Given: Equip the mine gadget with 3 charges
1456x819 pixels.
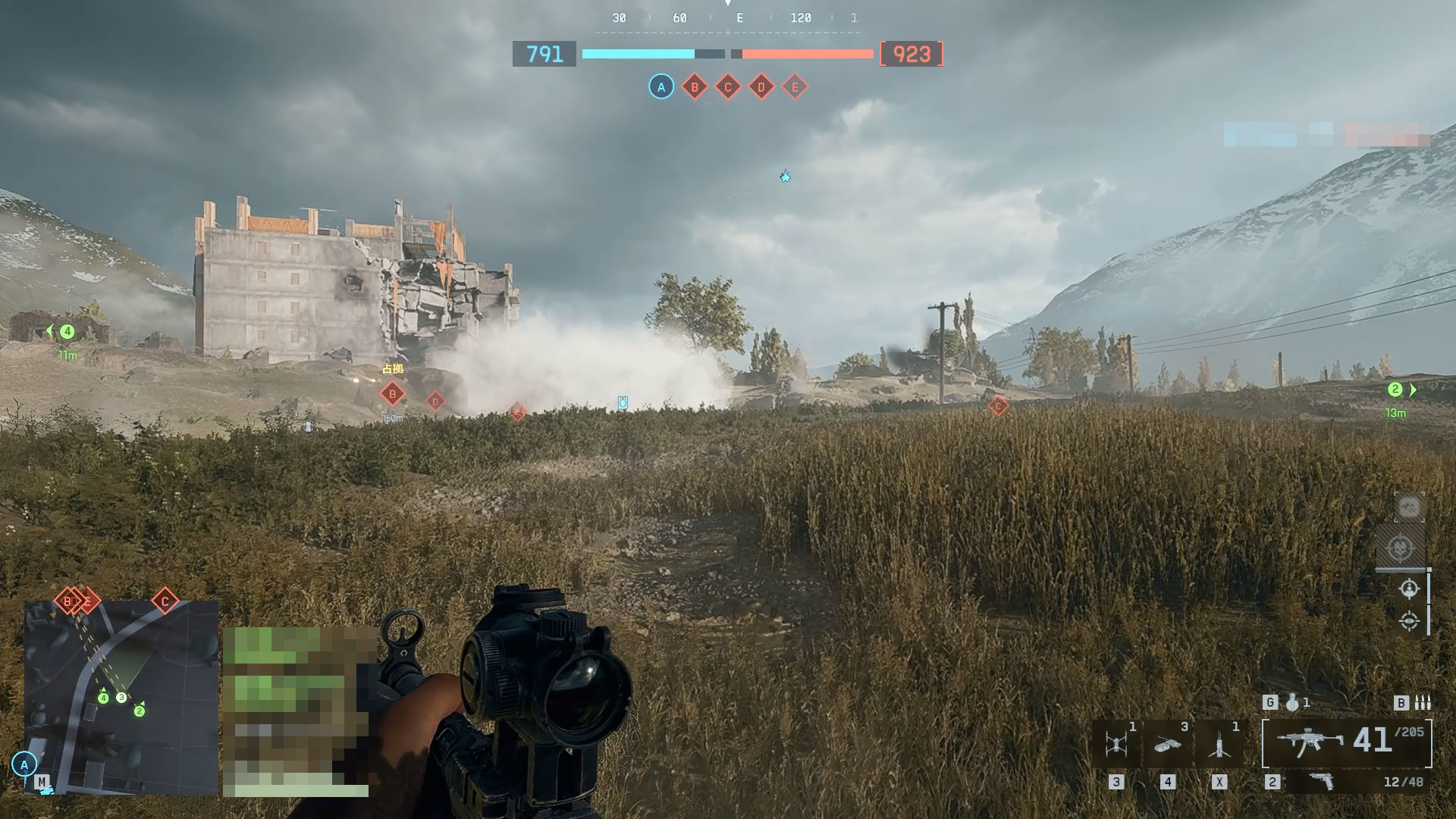Looking at the screenshot, I should click(x=1167, y=745).
